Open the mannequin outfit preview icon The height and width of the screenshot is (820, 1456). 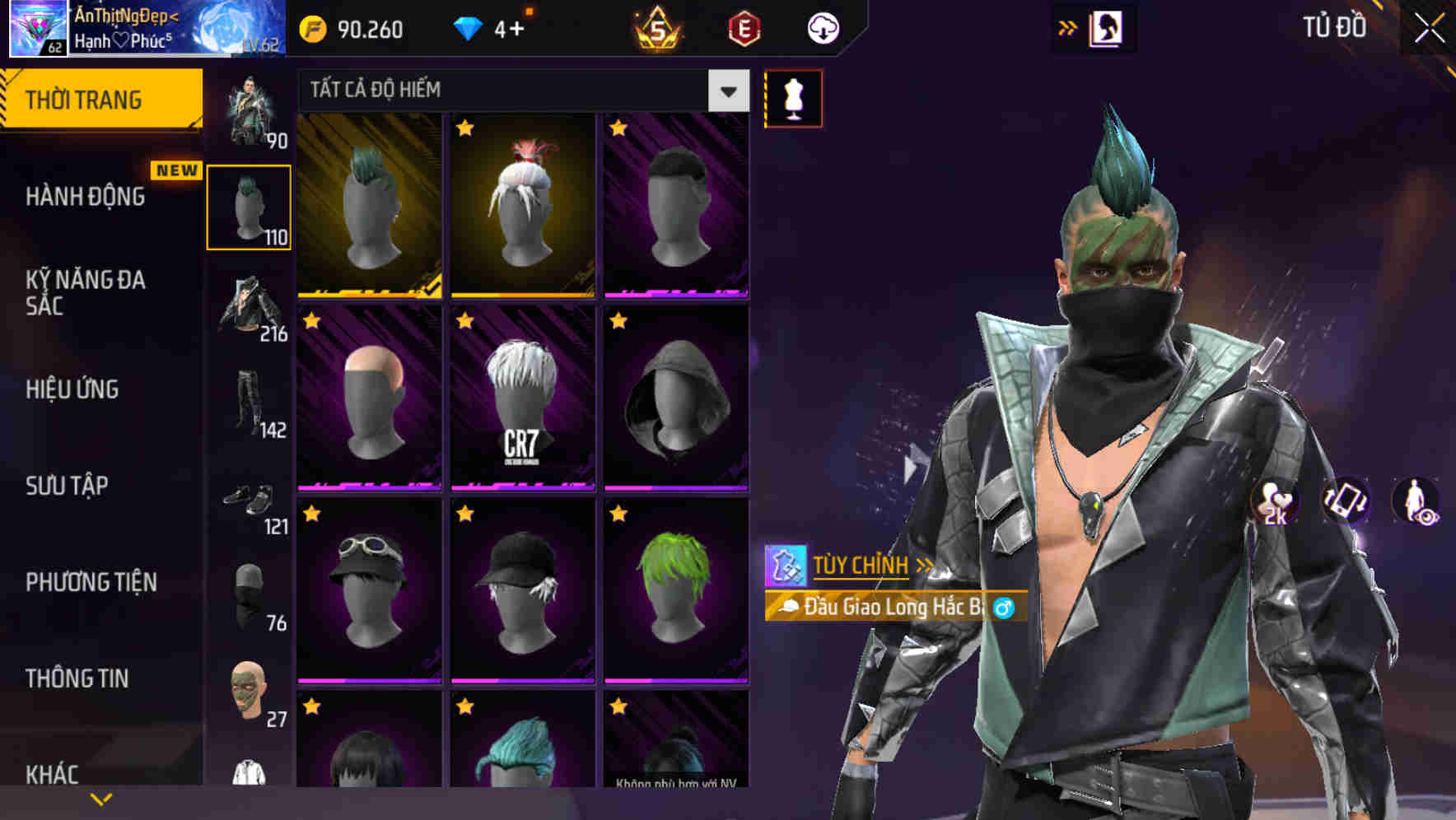pos(793,97)
